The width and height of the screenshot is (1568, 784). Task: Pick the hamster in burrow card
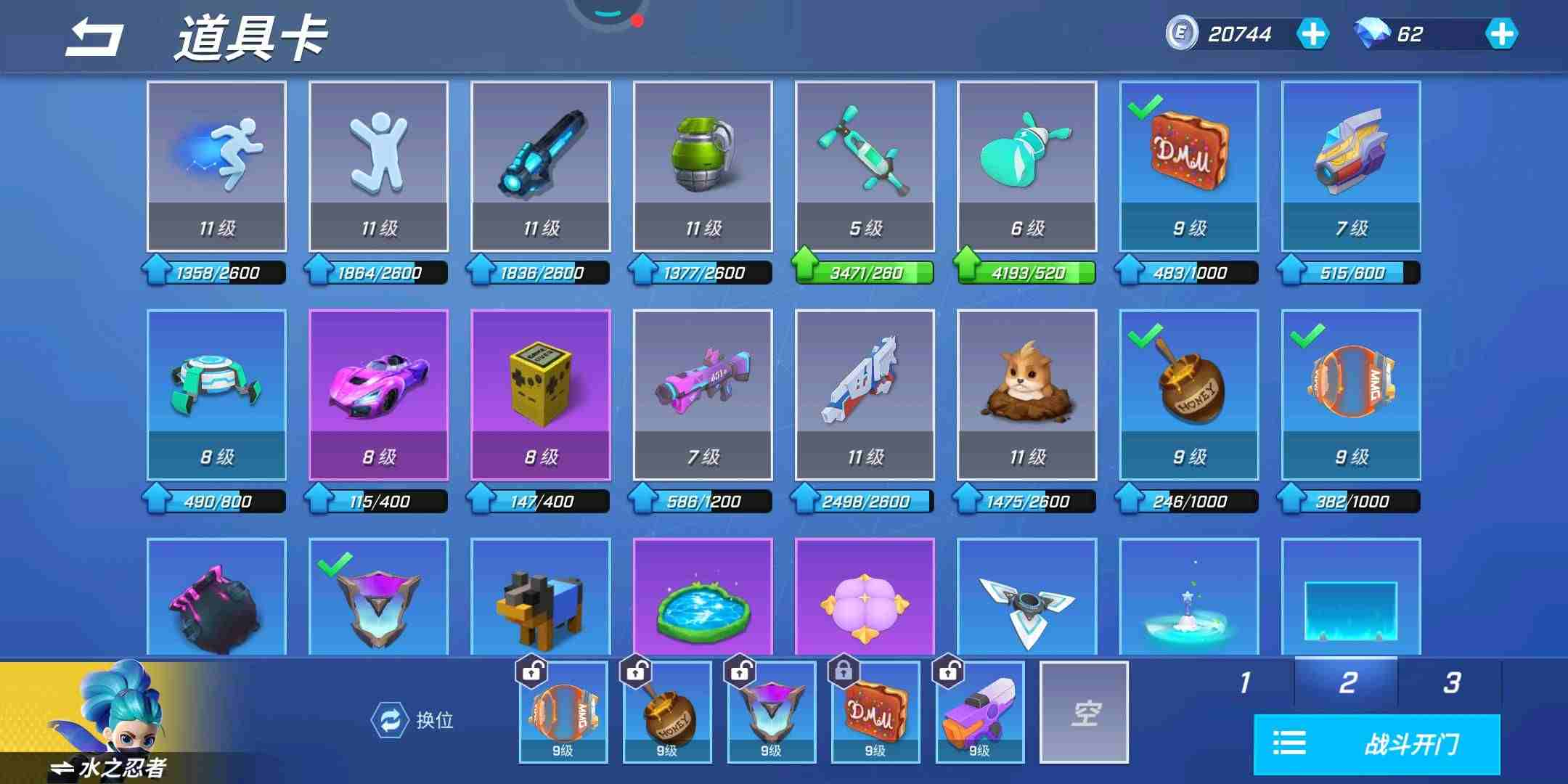pyautogui.click(x=1026, y=394)
